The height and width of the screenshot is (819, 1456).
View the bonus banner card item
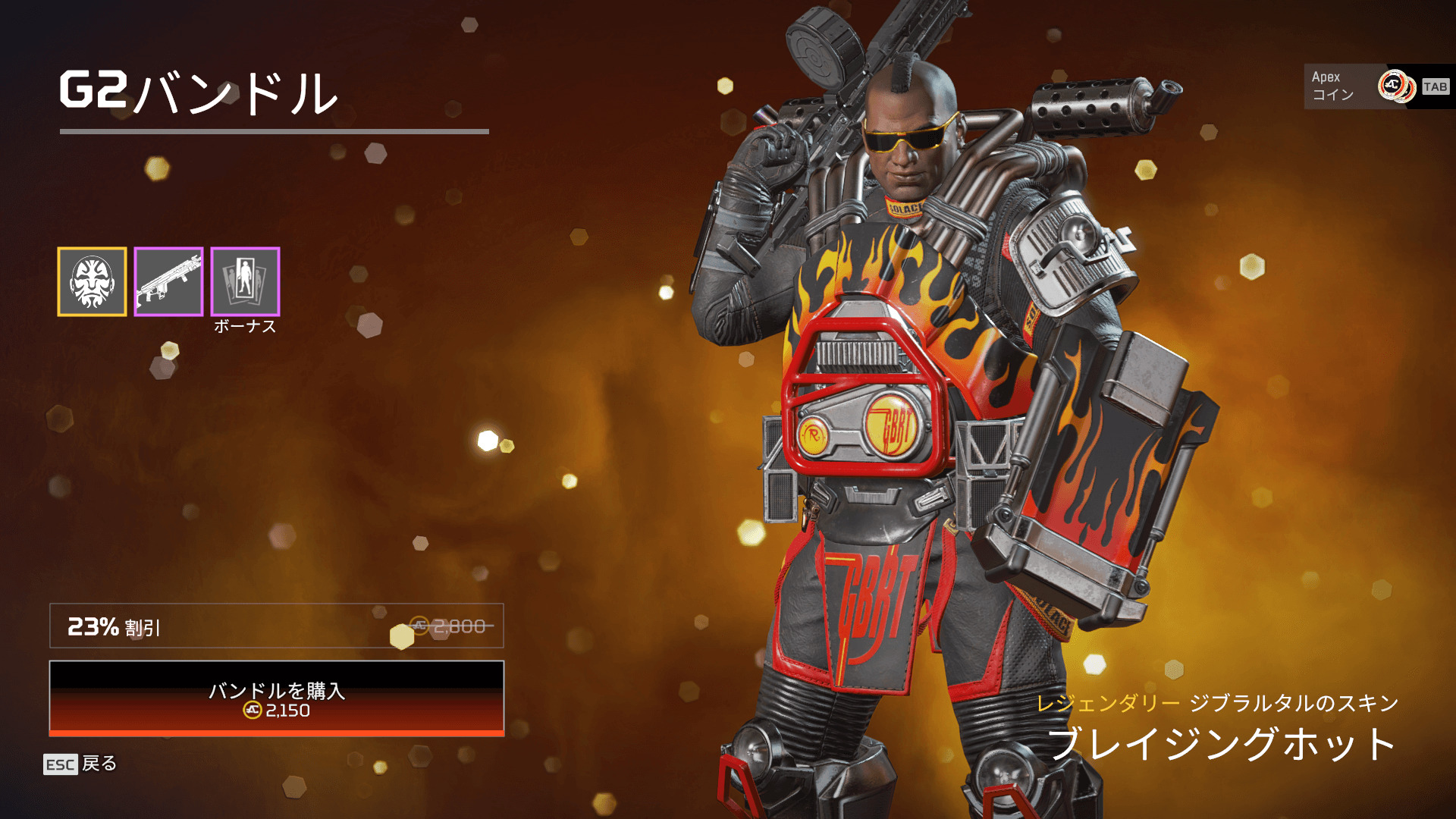point(245,281)
